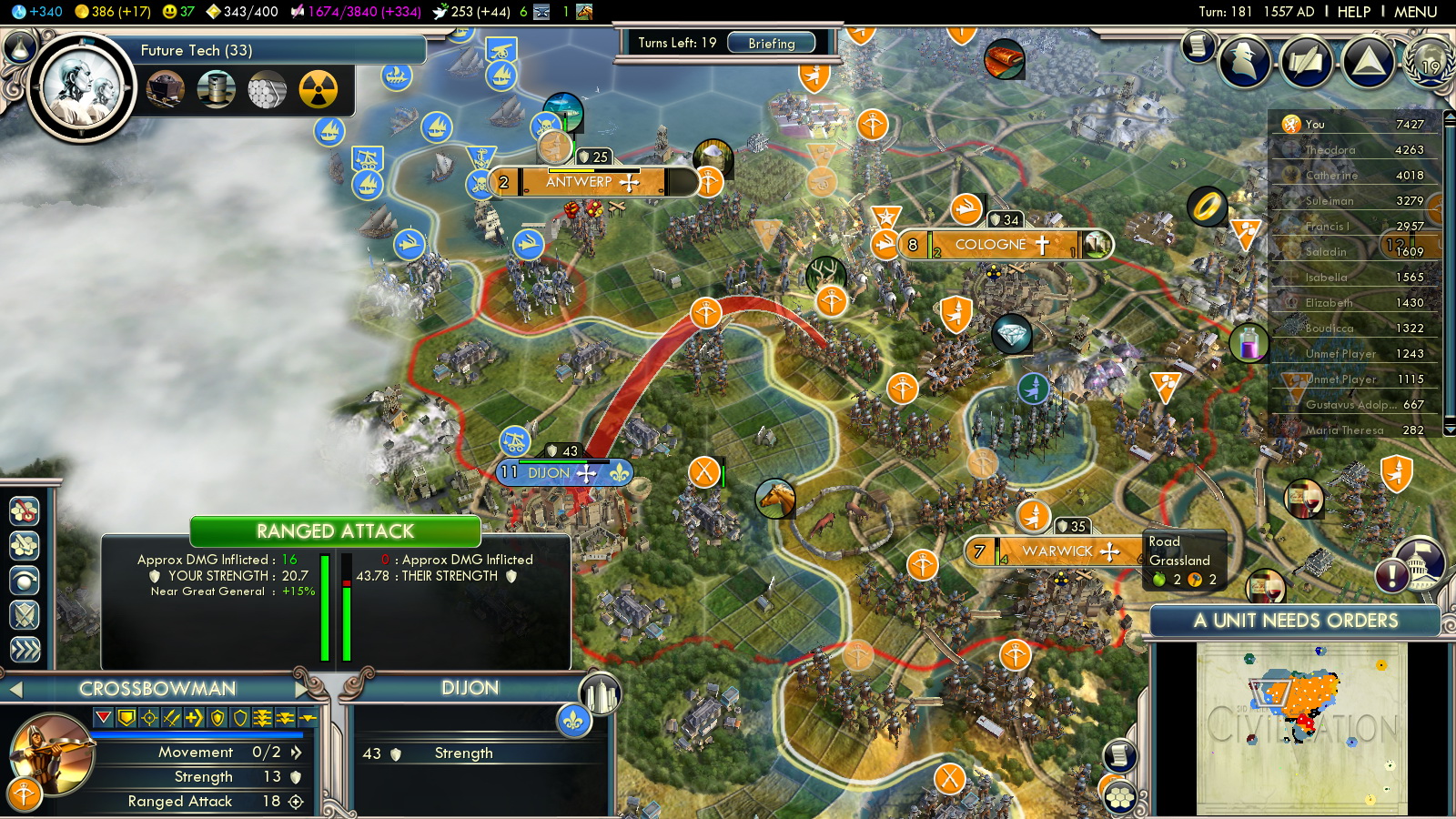1456x819 pixels.
Task: Open the game MENU
Action: (1415, 12)
